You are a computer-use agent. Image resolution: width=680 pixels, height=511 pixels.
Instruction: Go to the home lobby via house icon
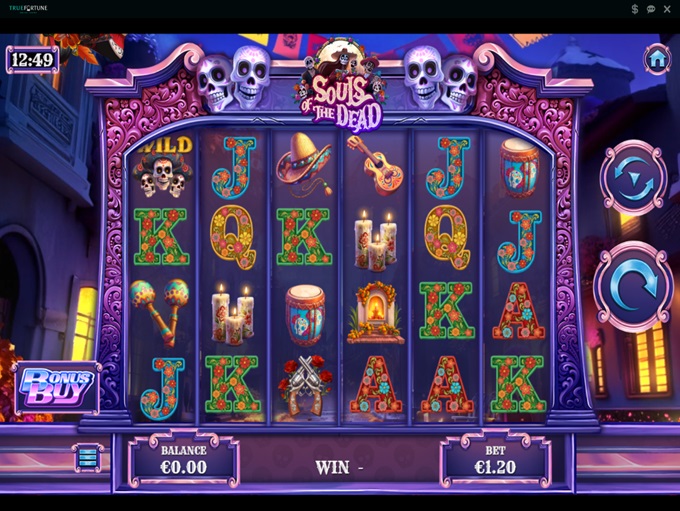pyautogui.click(x=657, y=59)
